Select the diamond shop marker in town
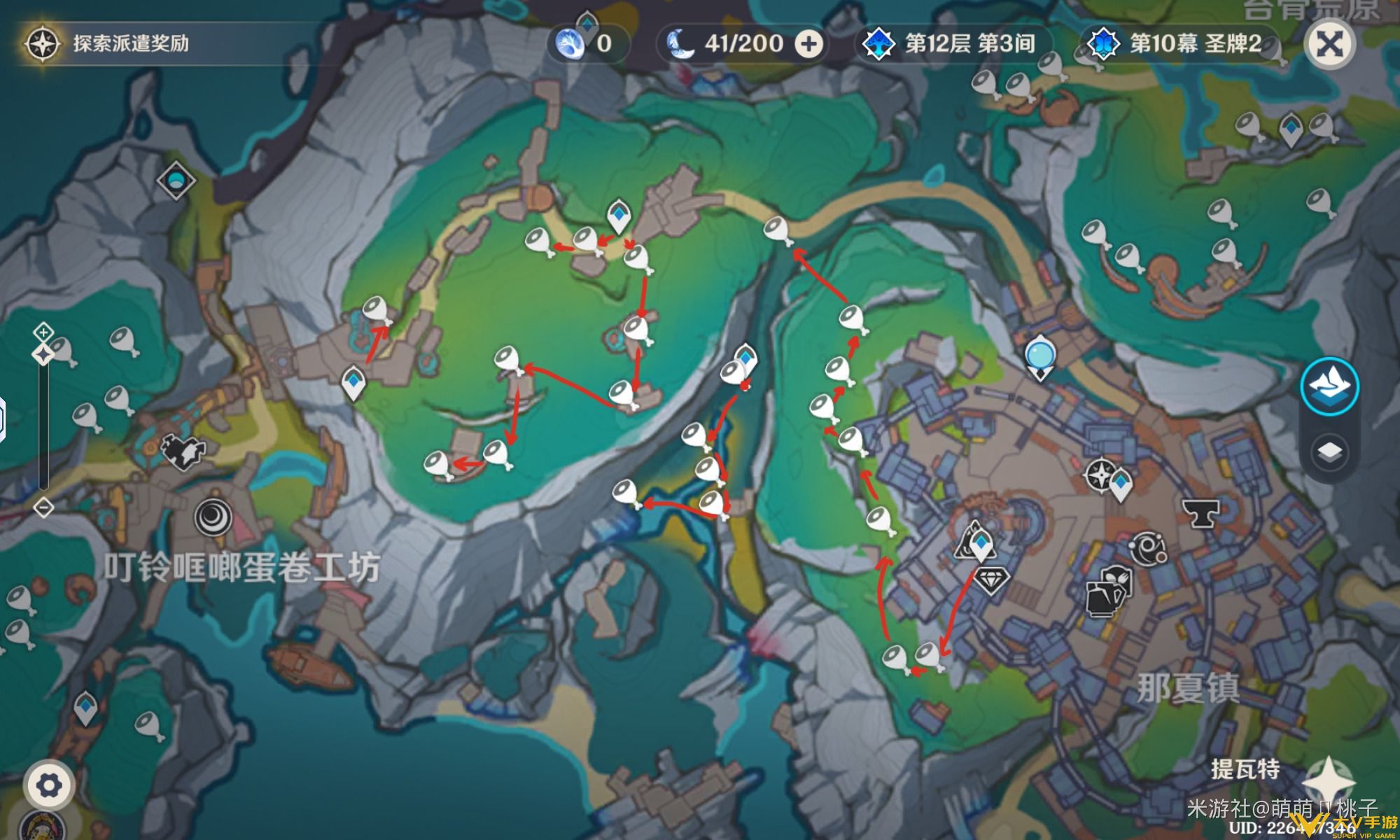The image size is (1400, 840). [x=991, y=580]
